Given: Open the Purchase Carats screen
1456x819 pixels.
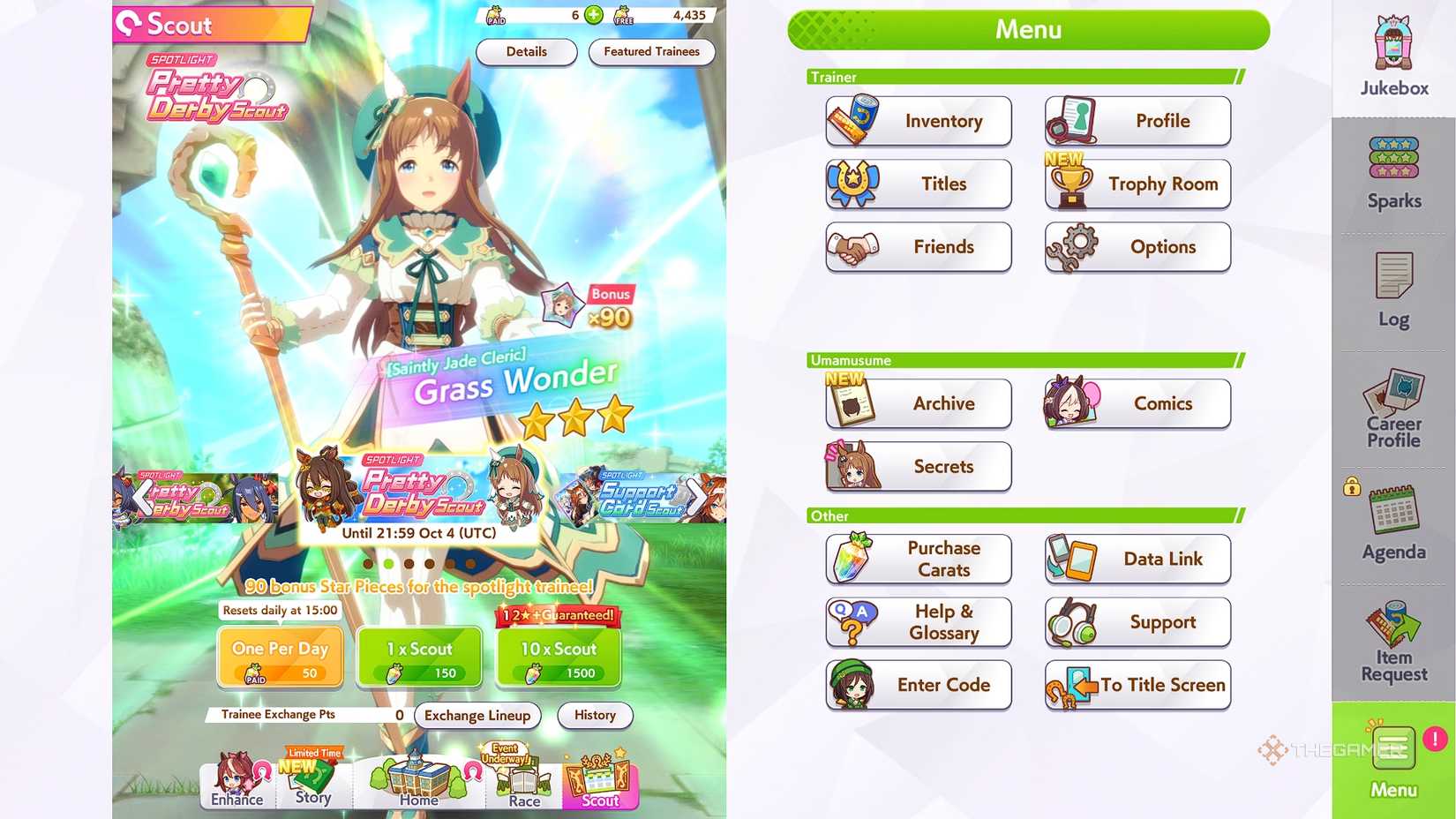Looking at the screenshot, I should coord(918,559).
